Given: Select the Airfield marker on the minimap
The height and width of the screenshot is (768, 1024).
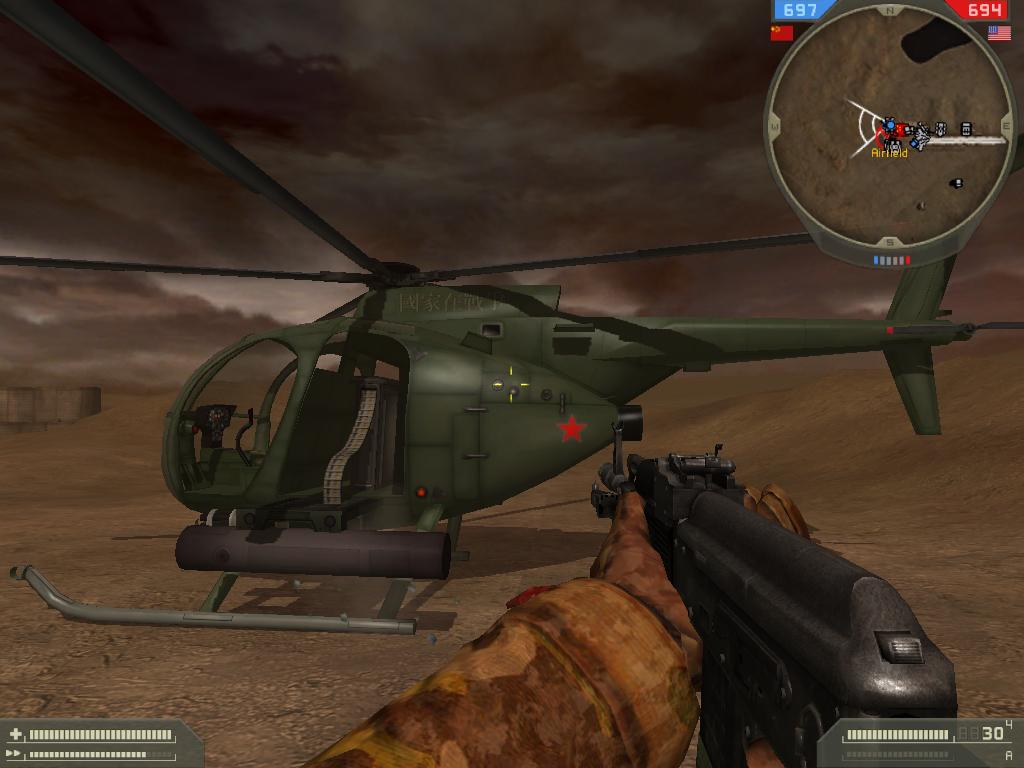Looking at the screenshot, I should tap(889, 152).
